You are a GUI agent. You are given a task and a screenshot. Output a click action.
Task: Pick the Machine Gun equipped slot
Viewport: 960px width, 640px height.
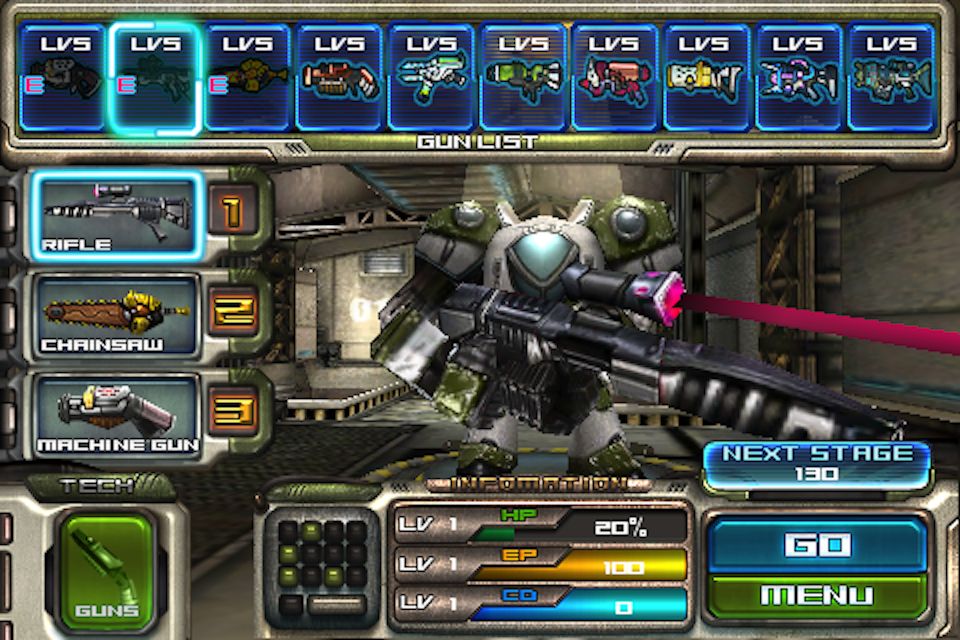[x=118, y=413]
